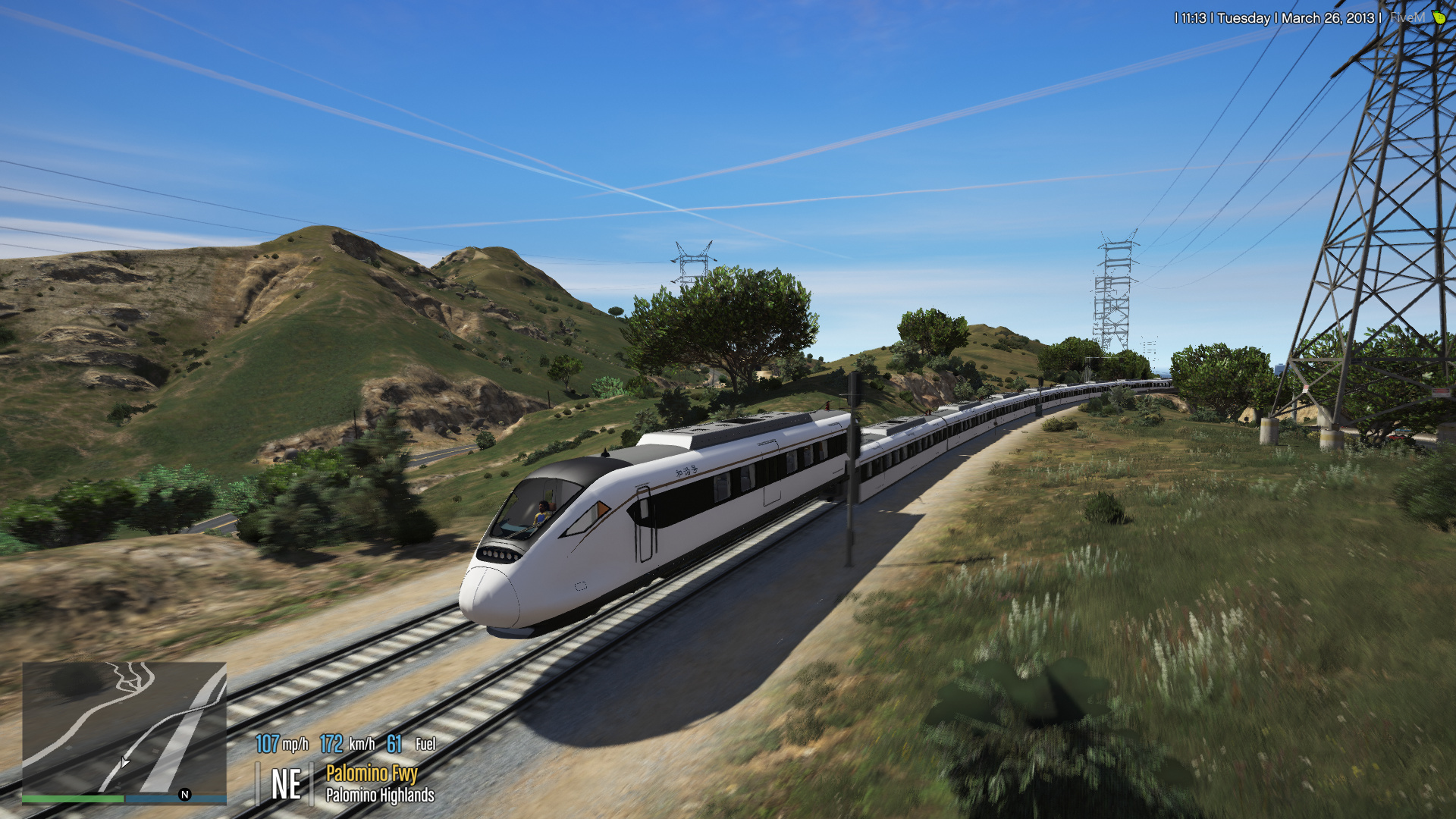Screen dimensions: 1456x819
Task: Expand the March 26, 2013 date display
Action: point(1329,17)
